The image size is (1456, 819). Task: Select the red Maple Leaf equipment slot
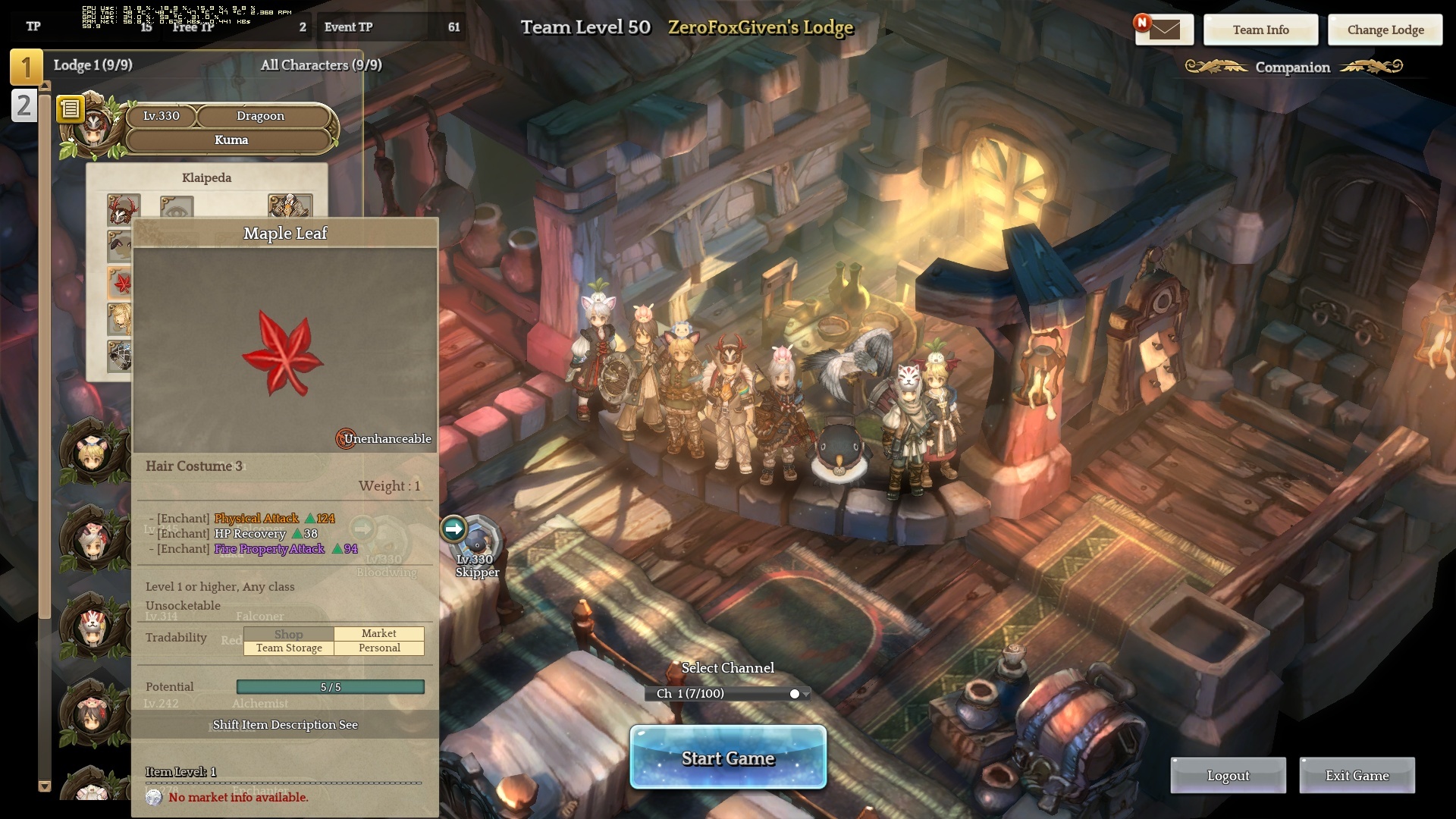point(121,283)
